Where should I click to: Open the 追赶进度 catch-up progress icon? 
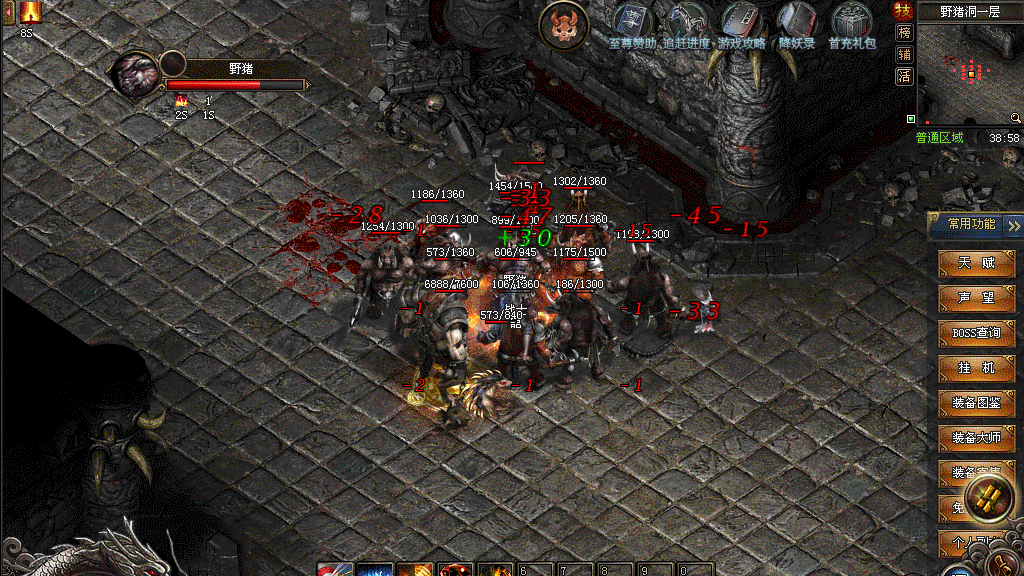coord(687,24)
